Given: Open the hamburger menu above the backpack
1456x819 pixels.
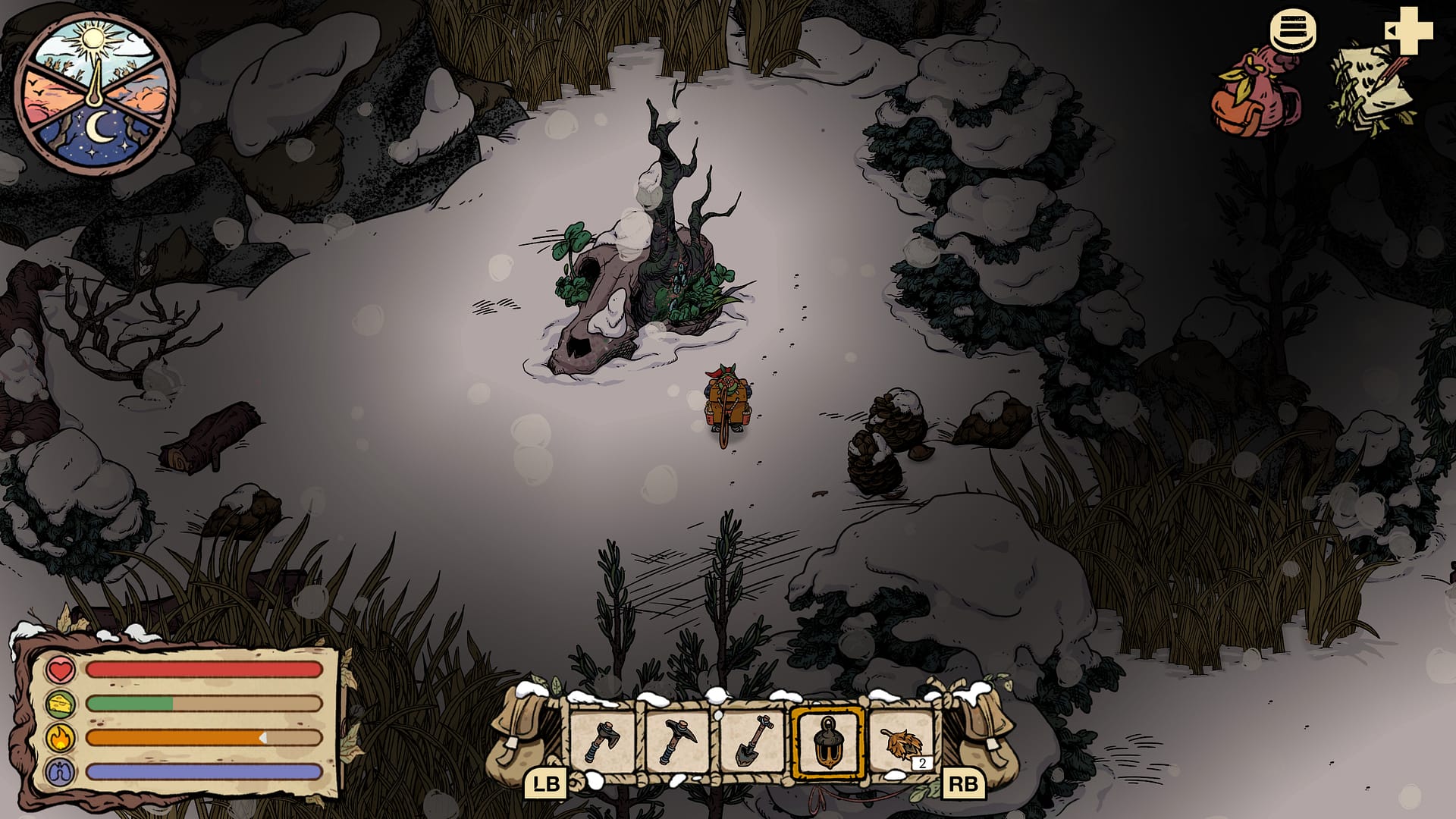Looking at the screenshot, I should (1294, 30).
